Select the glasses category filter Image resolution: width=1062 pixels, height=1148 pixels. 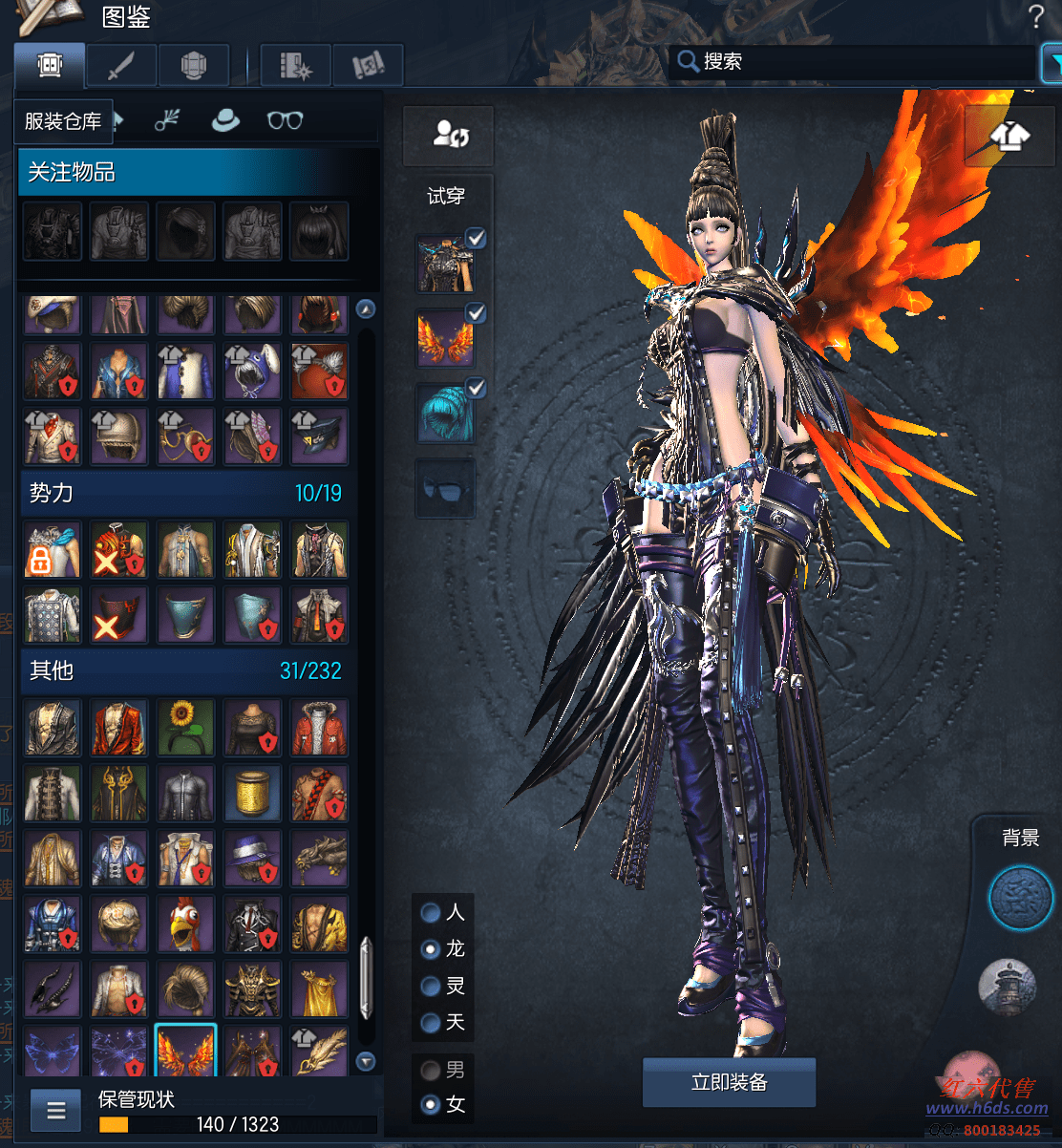point(285,120)
